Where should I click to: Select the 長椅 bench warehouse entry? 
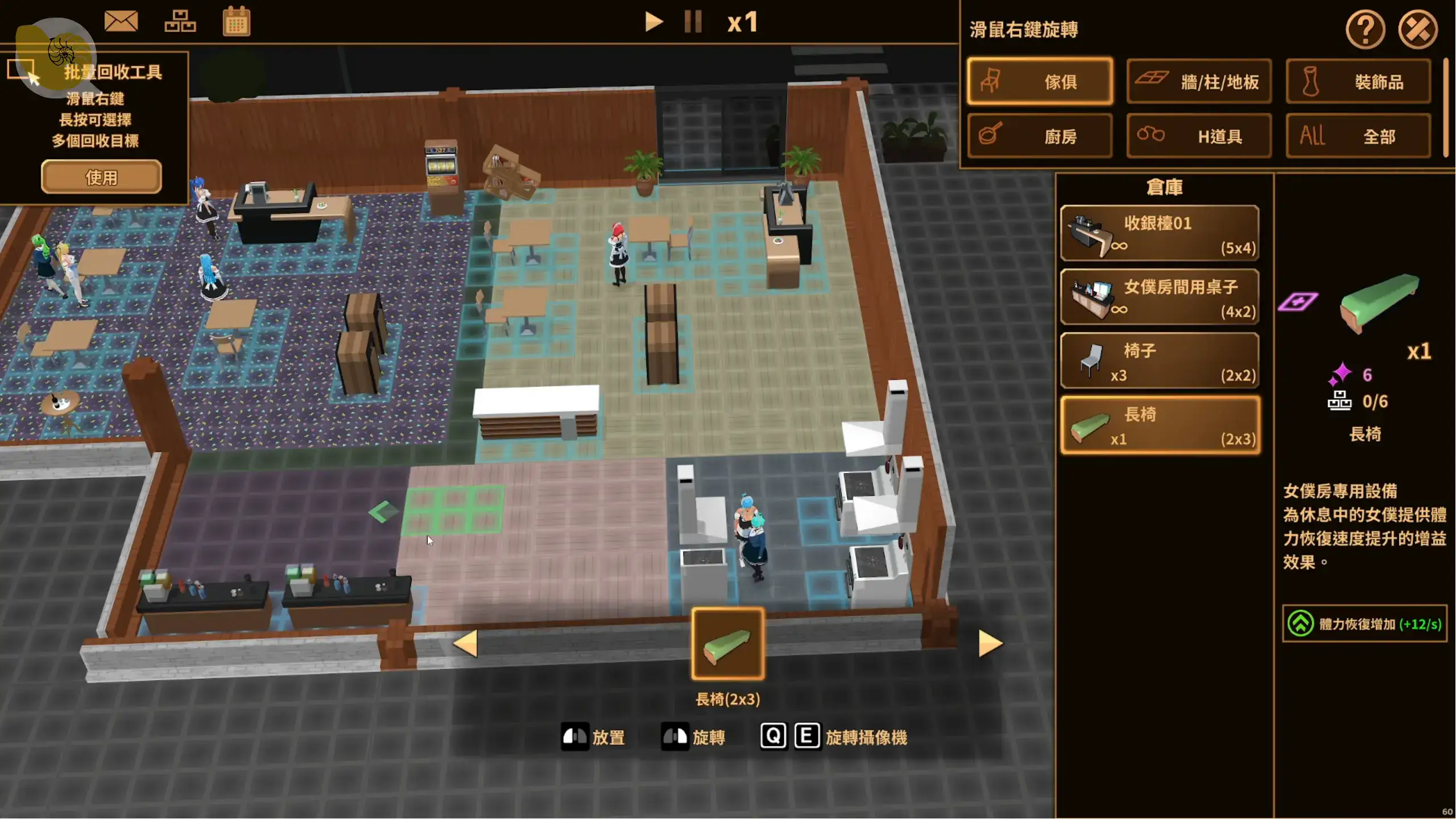click(x=1160, y=425)
